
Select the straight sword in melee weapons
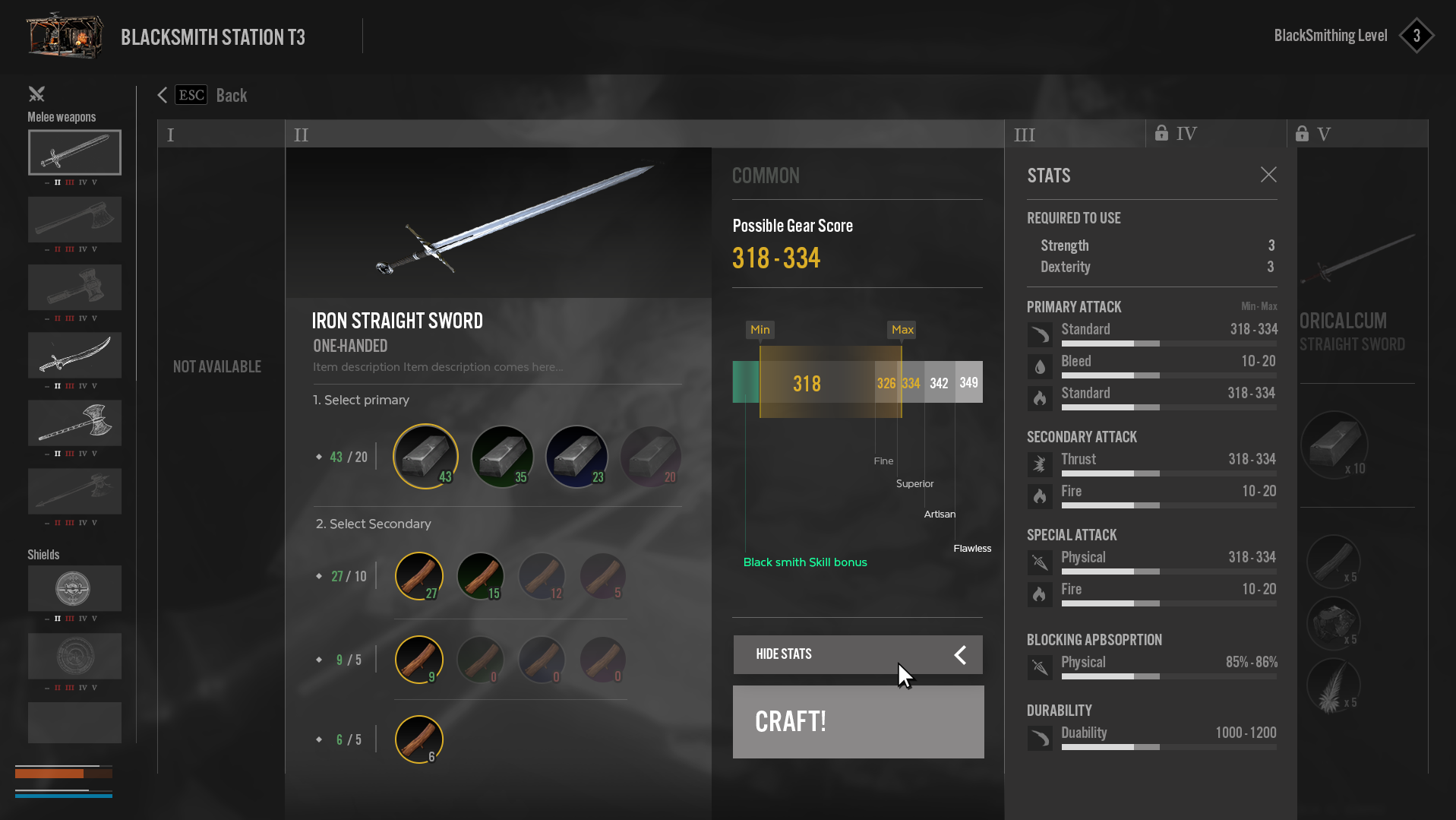[x=74, y=153]
